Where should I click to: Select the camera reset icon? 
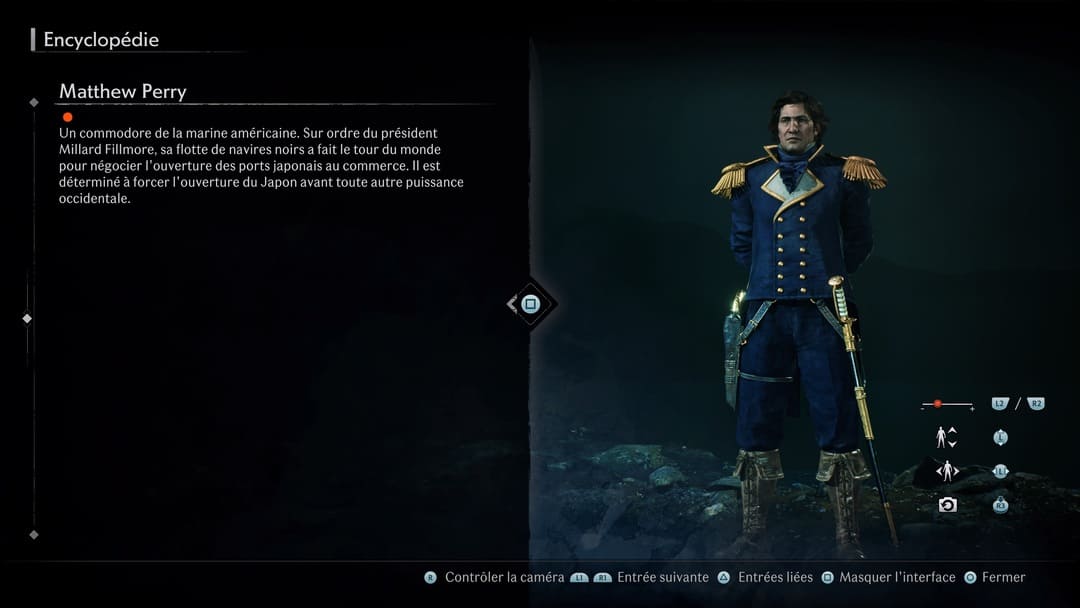click(x=947, y=505)
